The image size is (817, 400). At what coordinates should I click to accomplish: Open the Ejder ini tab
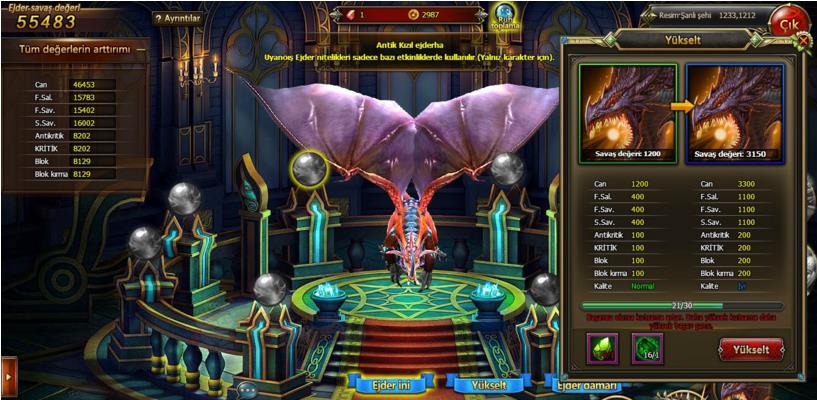(x=390, y=384)
